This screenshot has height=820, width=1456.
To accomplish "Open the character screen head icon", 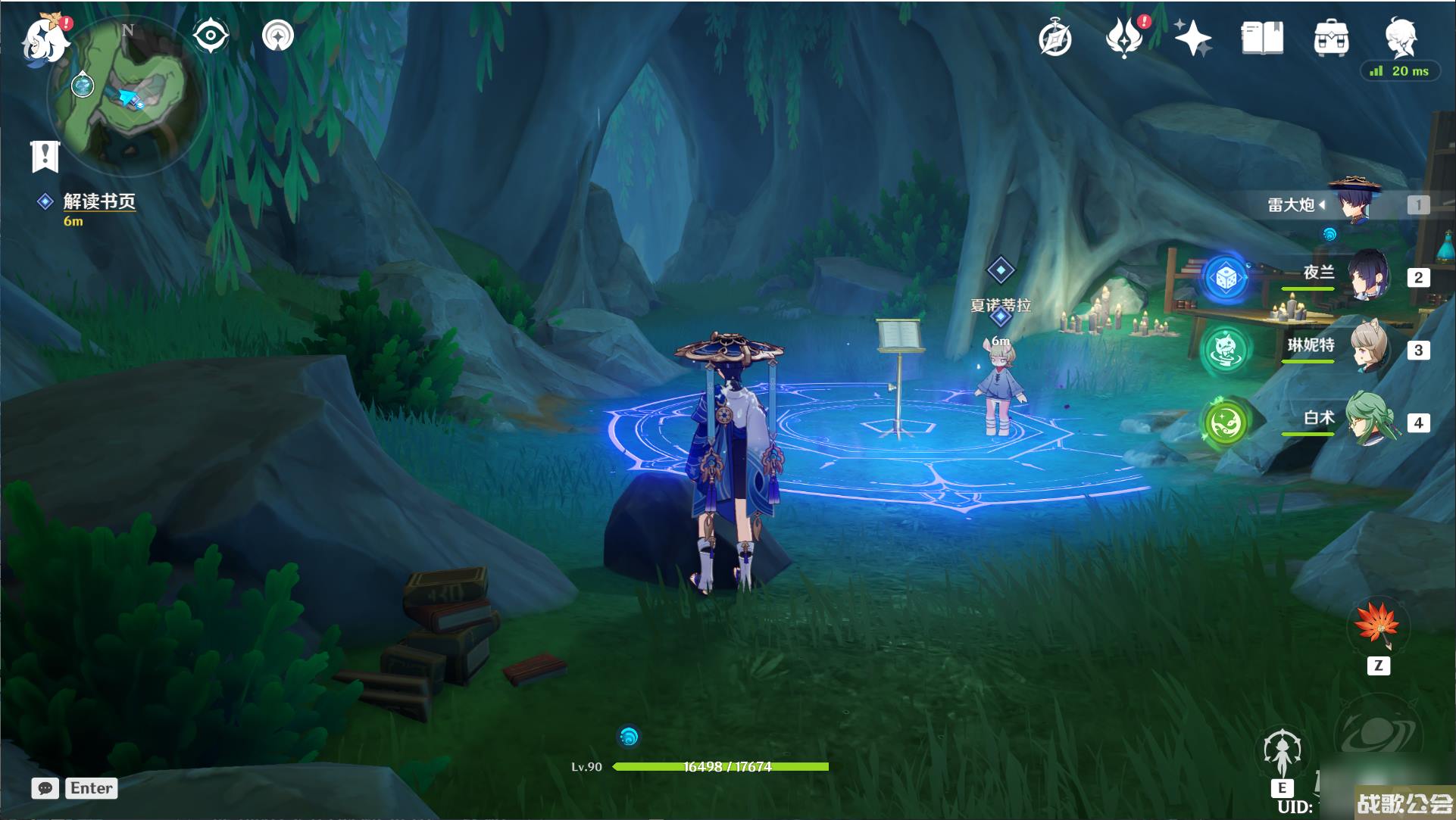I will (x=1399, y=36).
